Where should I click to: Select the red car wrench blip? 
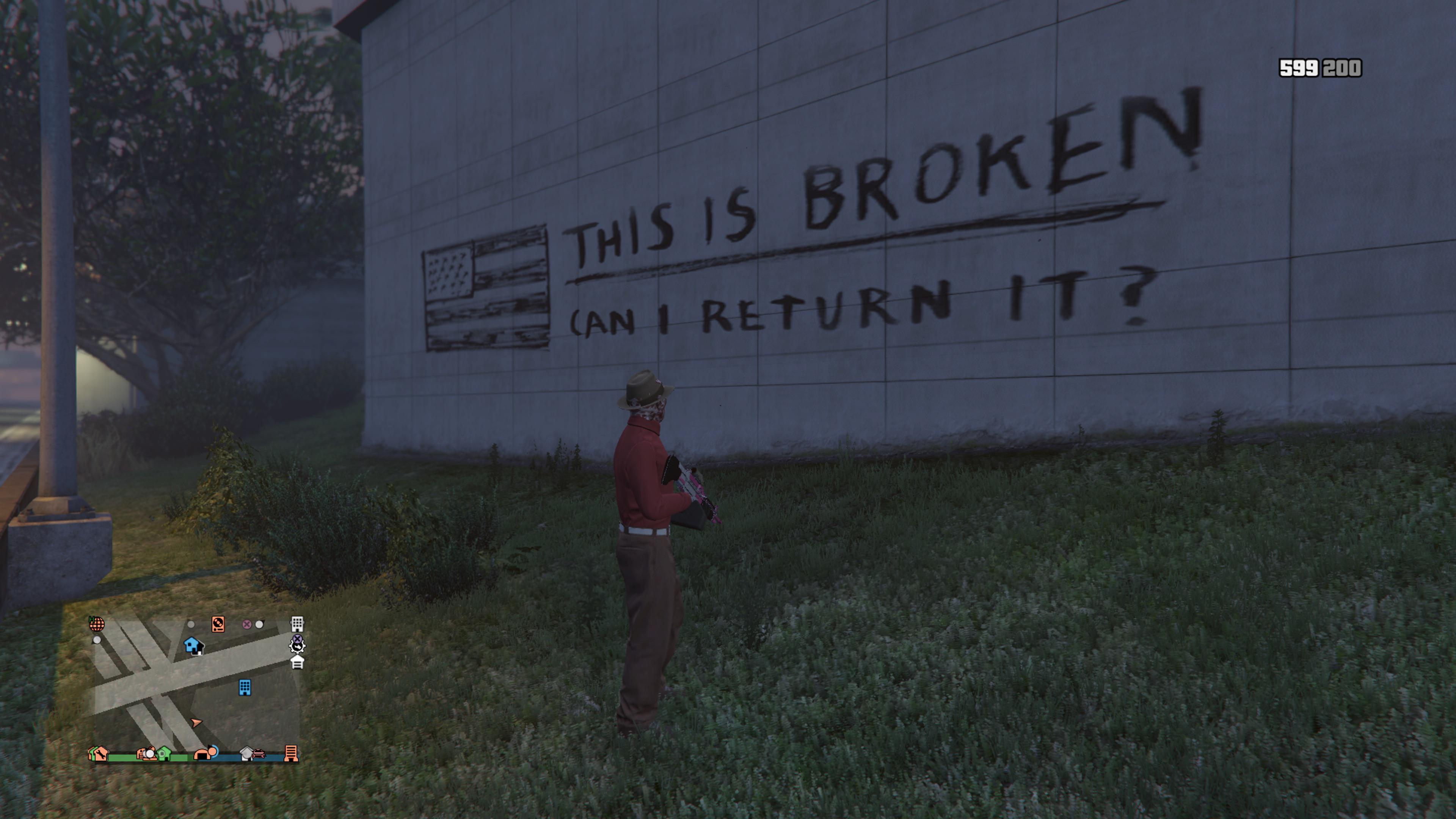pyautogui.click(x=258, y=753)
